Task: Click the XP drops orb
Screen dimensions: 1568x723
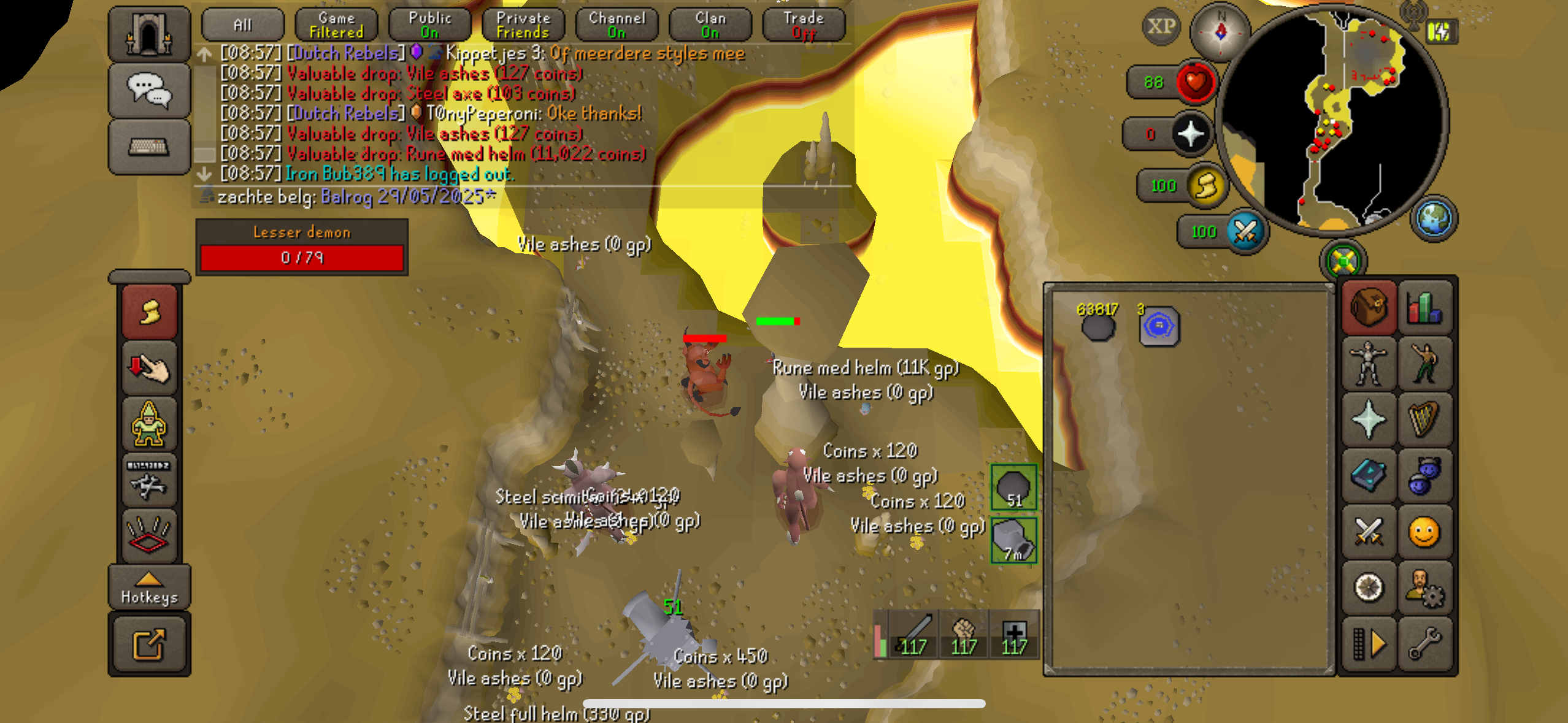Action: (1161, 26)
